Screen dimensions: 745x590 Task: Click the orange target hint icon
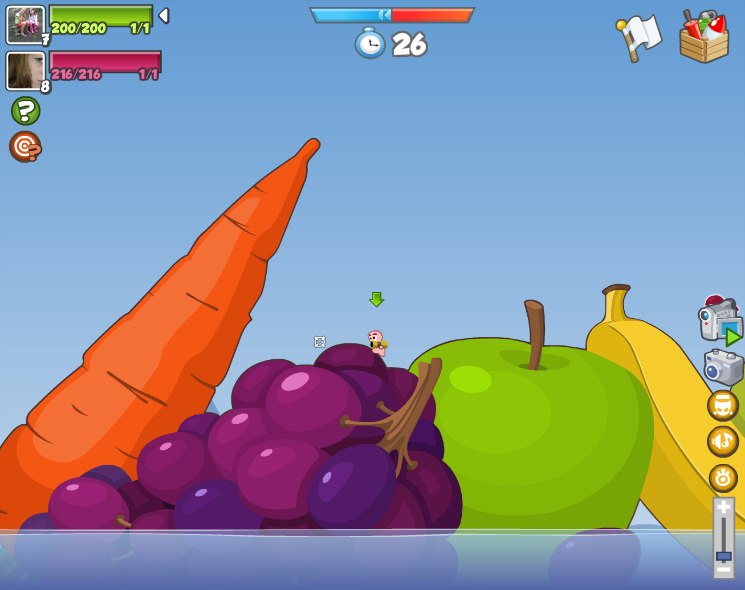(25, 146)
